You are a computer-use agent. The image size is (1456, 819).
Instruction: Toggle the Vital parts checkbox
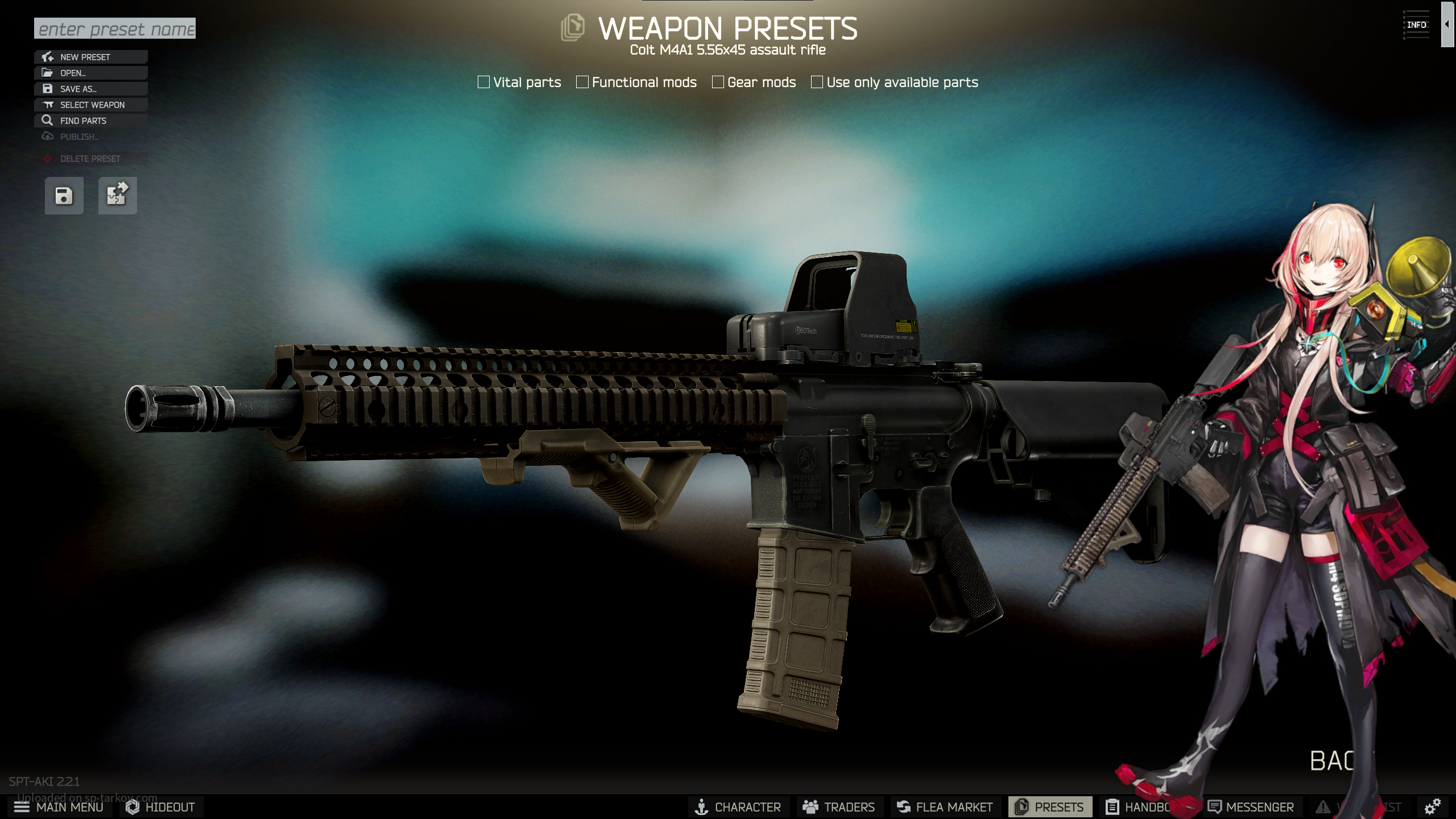pos(484,82)
